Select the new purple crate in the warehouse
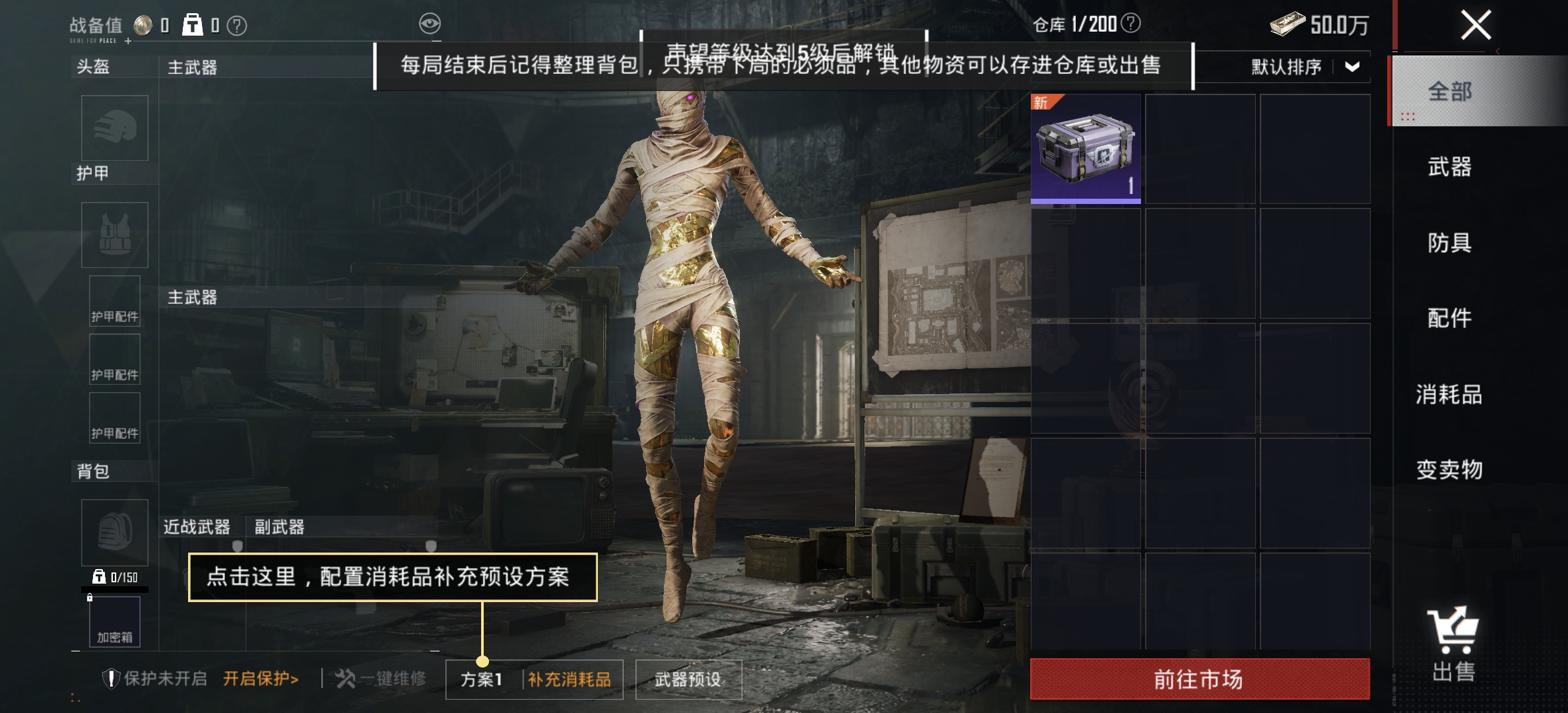The width and height of the screenshot is (1568, 713). (1084, 149)
